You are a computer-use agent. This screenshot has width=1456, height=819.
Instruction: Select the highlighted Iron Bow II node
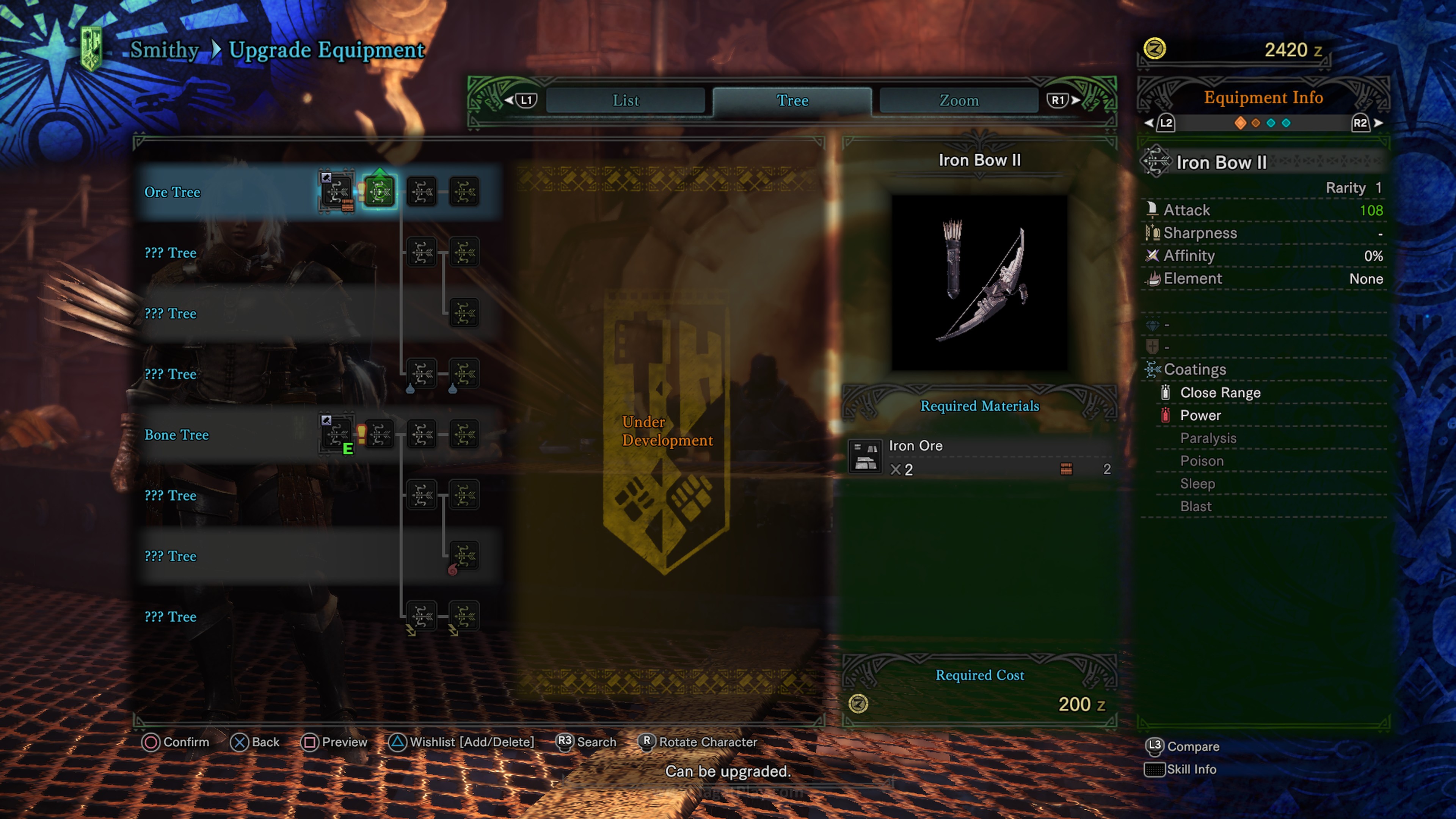point(379,192)
